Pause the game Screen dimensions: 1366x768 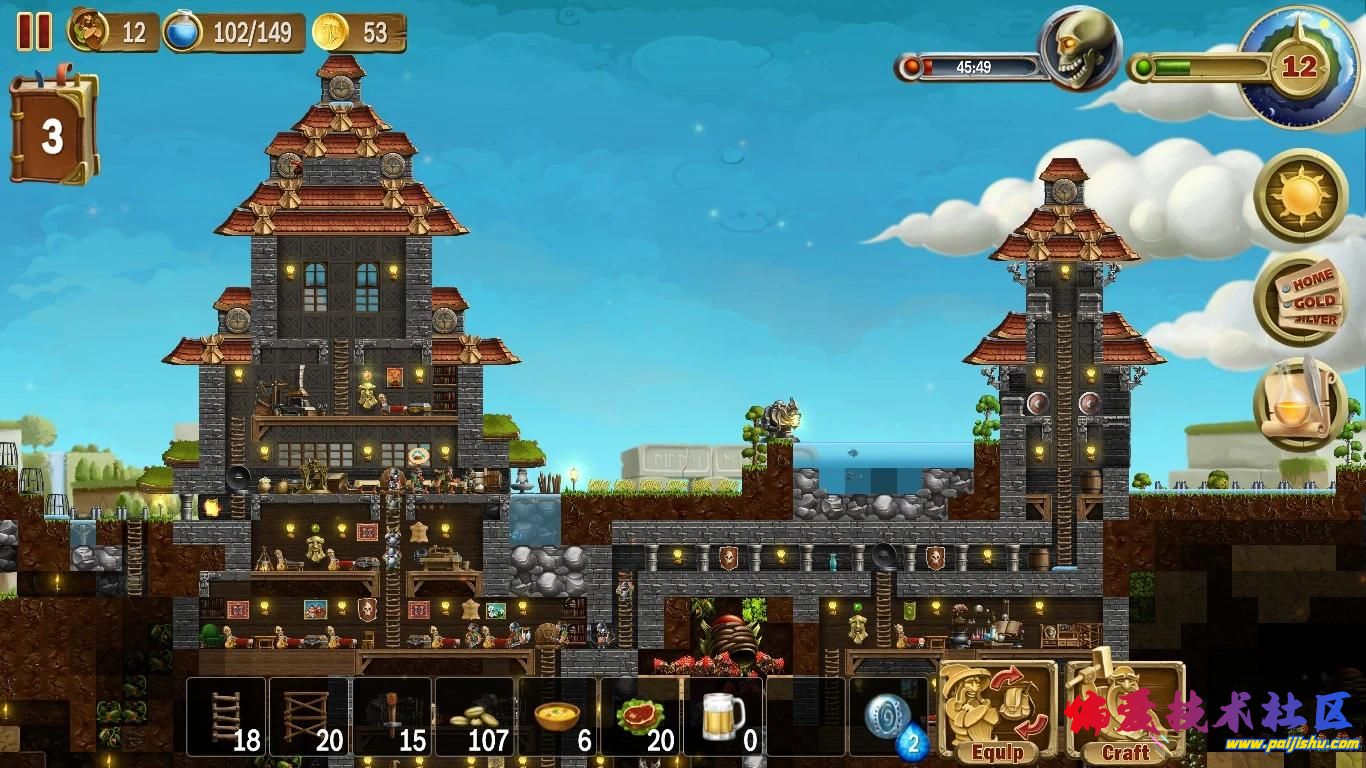tap(34, 31)
